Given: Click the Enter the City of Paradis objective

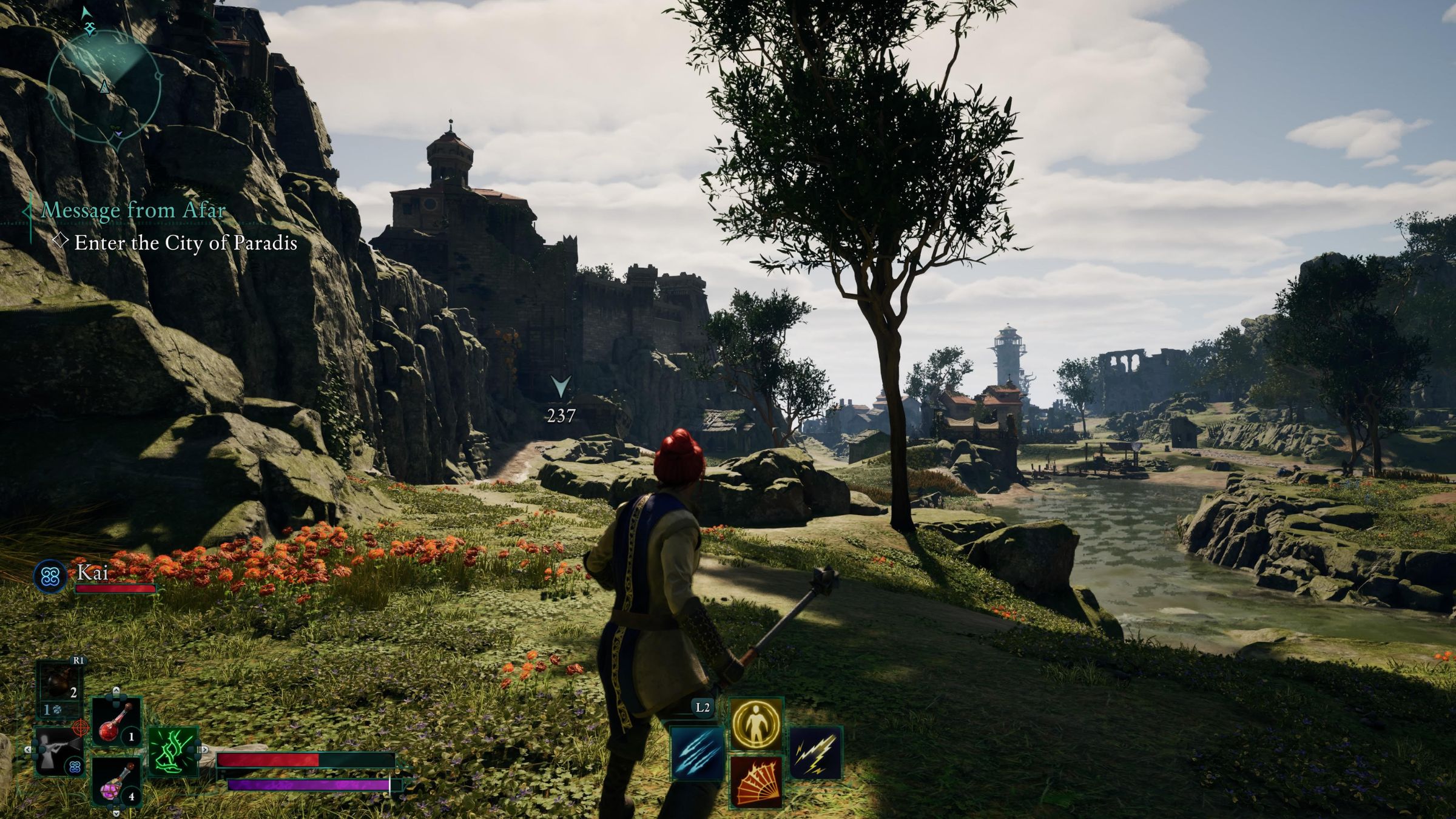Looking at the screenshot, I should [x=185, y=243].
